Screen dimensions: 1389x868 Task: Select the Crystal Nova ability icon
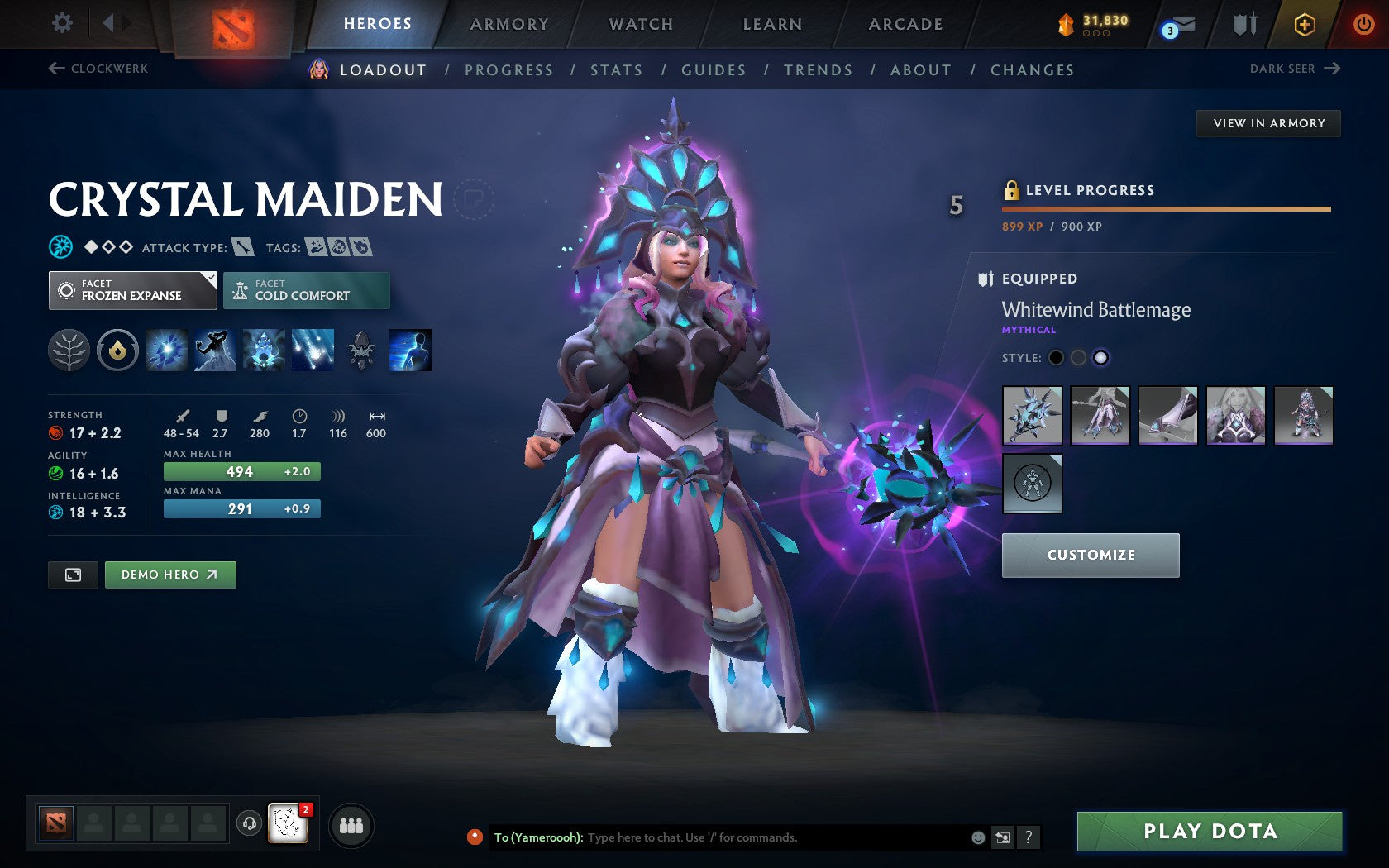(x=165, y=350)
